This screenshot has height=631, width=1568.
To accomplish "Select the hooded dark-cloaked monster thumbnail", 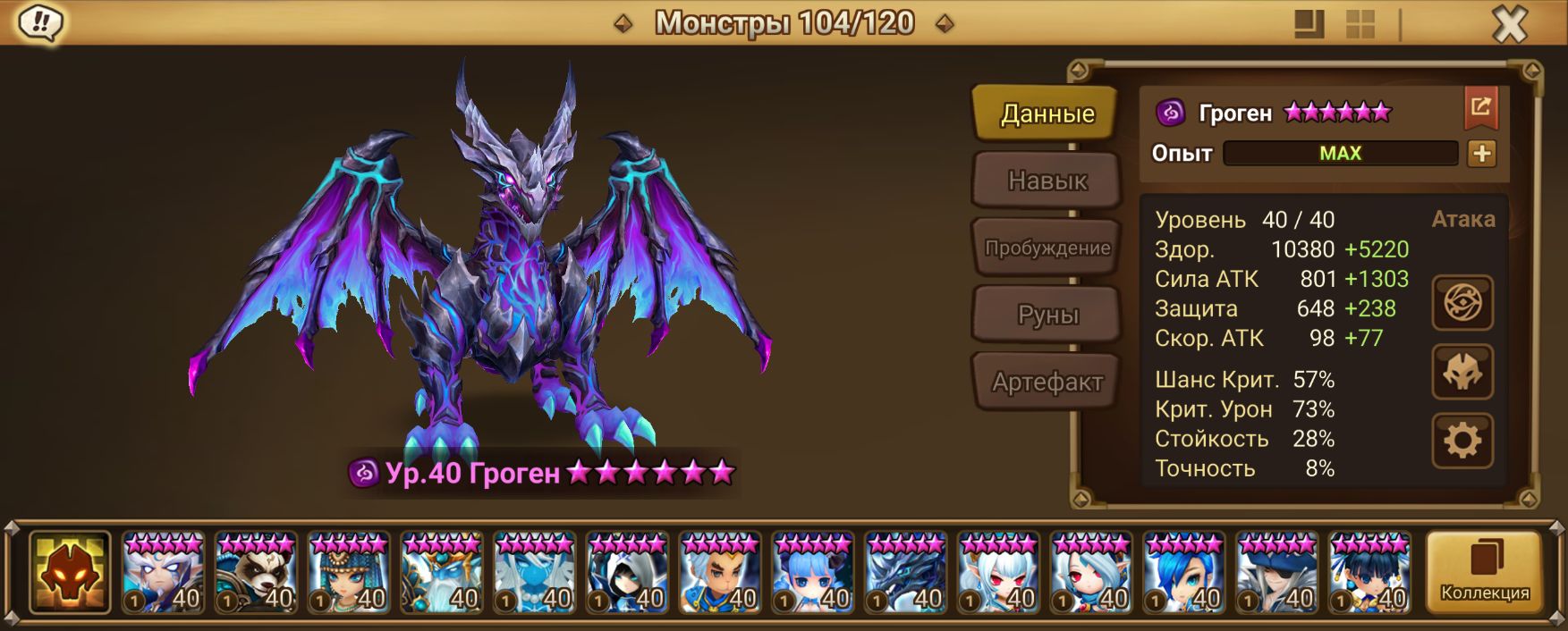I will [627, 572].
